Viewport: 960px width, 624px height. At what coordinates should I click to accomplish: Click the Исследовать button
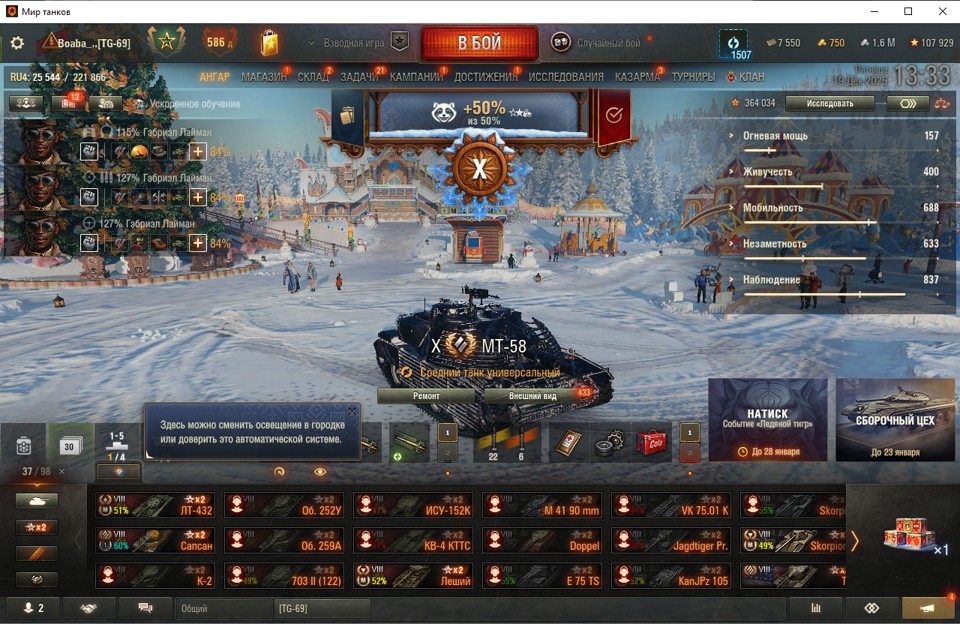click(x=829, y=103)
